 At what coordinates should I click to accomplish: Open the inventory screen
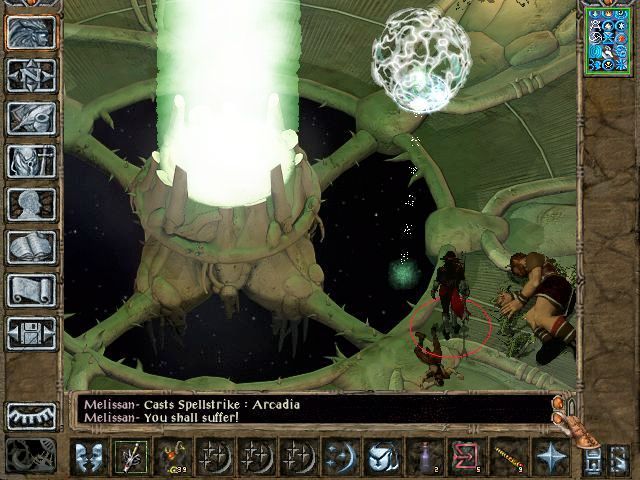click(32, 160)
